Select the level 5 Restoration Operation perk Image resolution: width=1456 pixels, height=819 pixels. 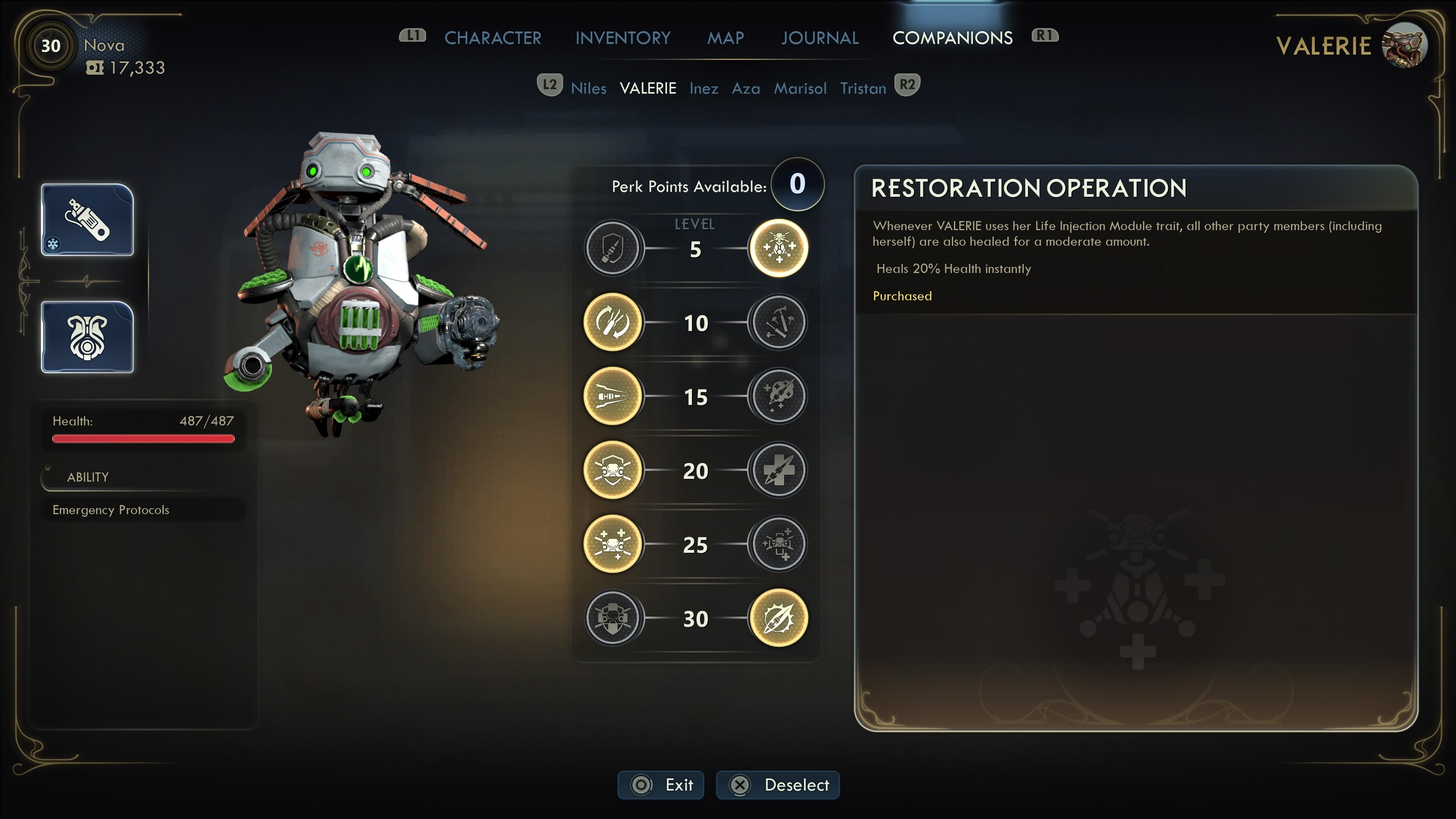pos(778,248)
